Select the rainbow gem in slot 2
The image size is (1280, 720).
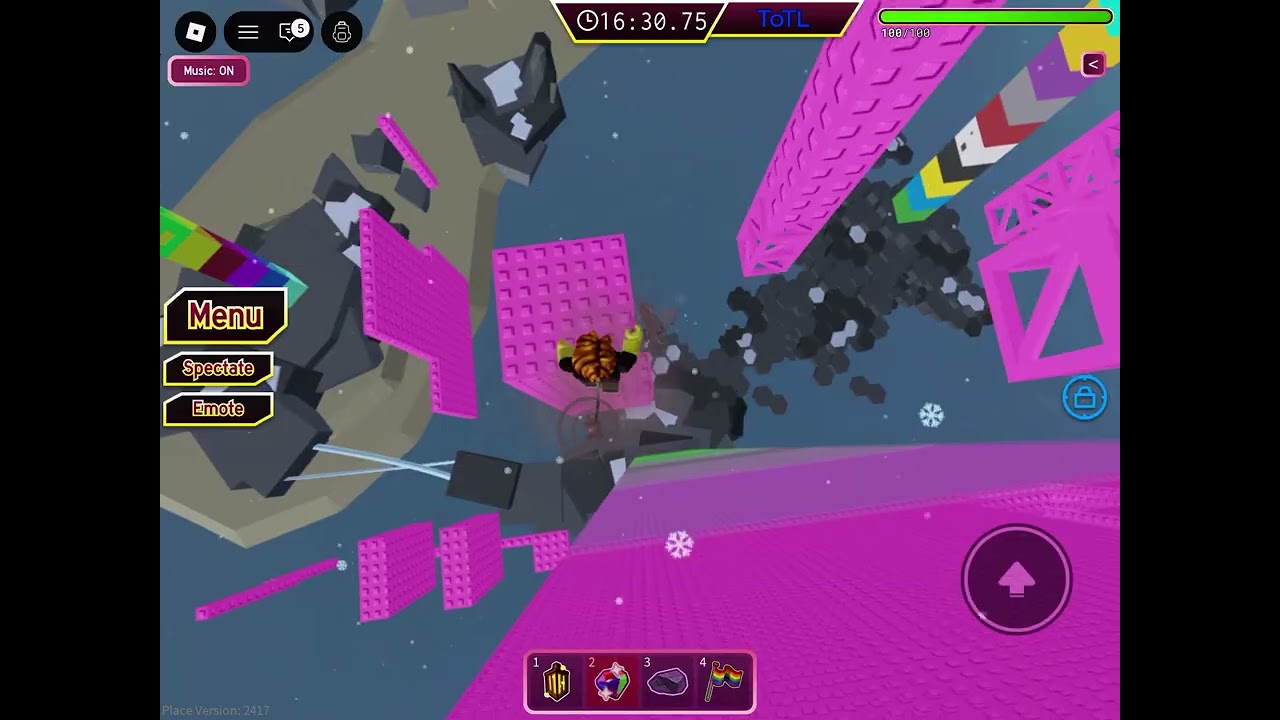611,682
